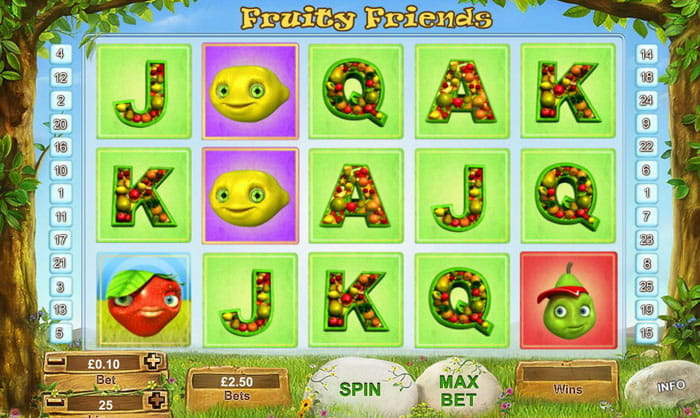Select payline number 5
The image size is (700, 418).
pyautogui.click(x=61, y=332)
